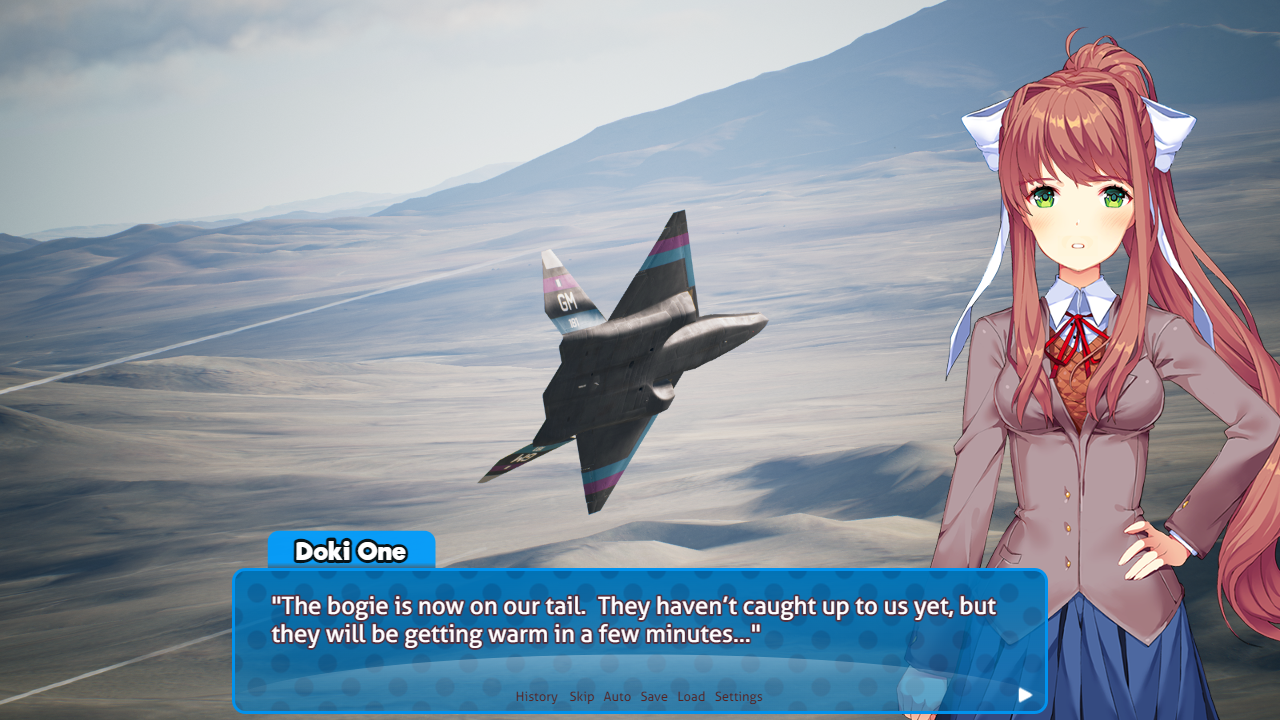Image resolution: width=1280 pixels, height=720 pixels.
Task: Open the Save screen
Action: [653, 696]
